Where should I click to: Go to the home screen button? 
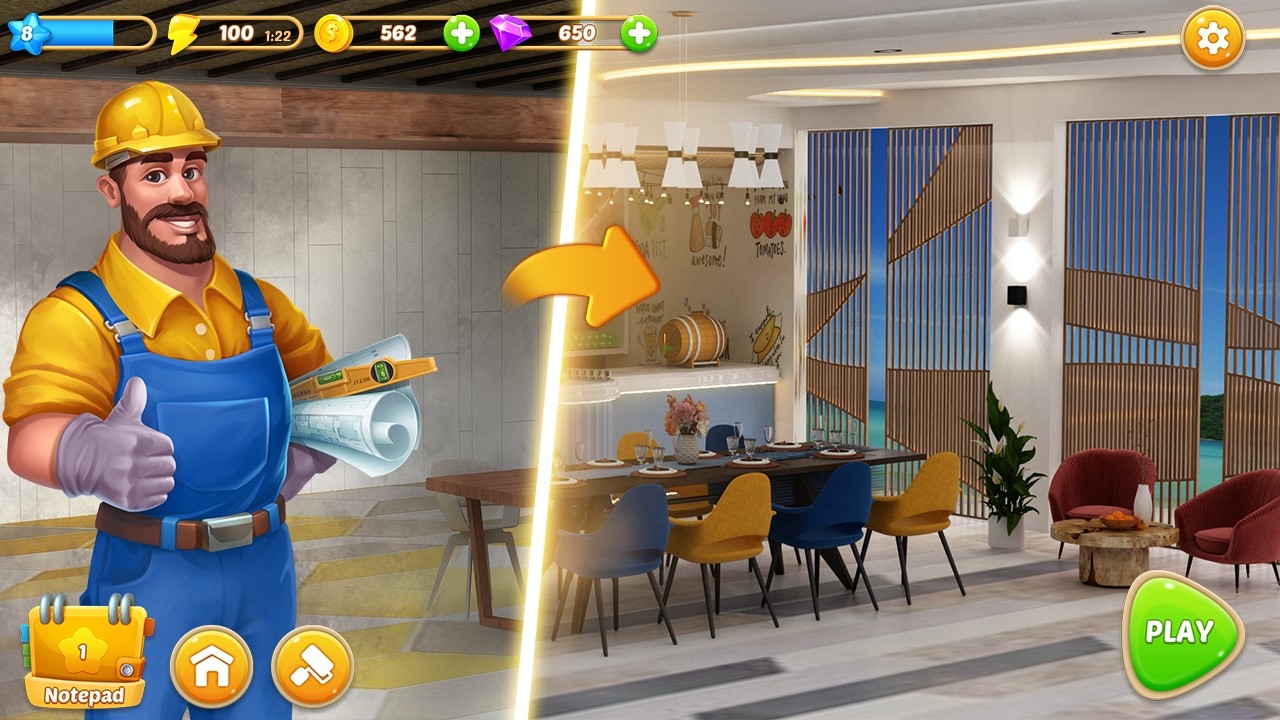(x=211, y=667)
